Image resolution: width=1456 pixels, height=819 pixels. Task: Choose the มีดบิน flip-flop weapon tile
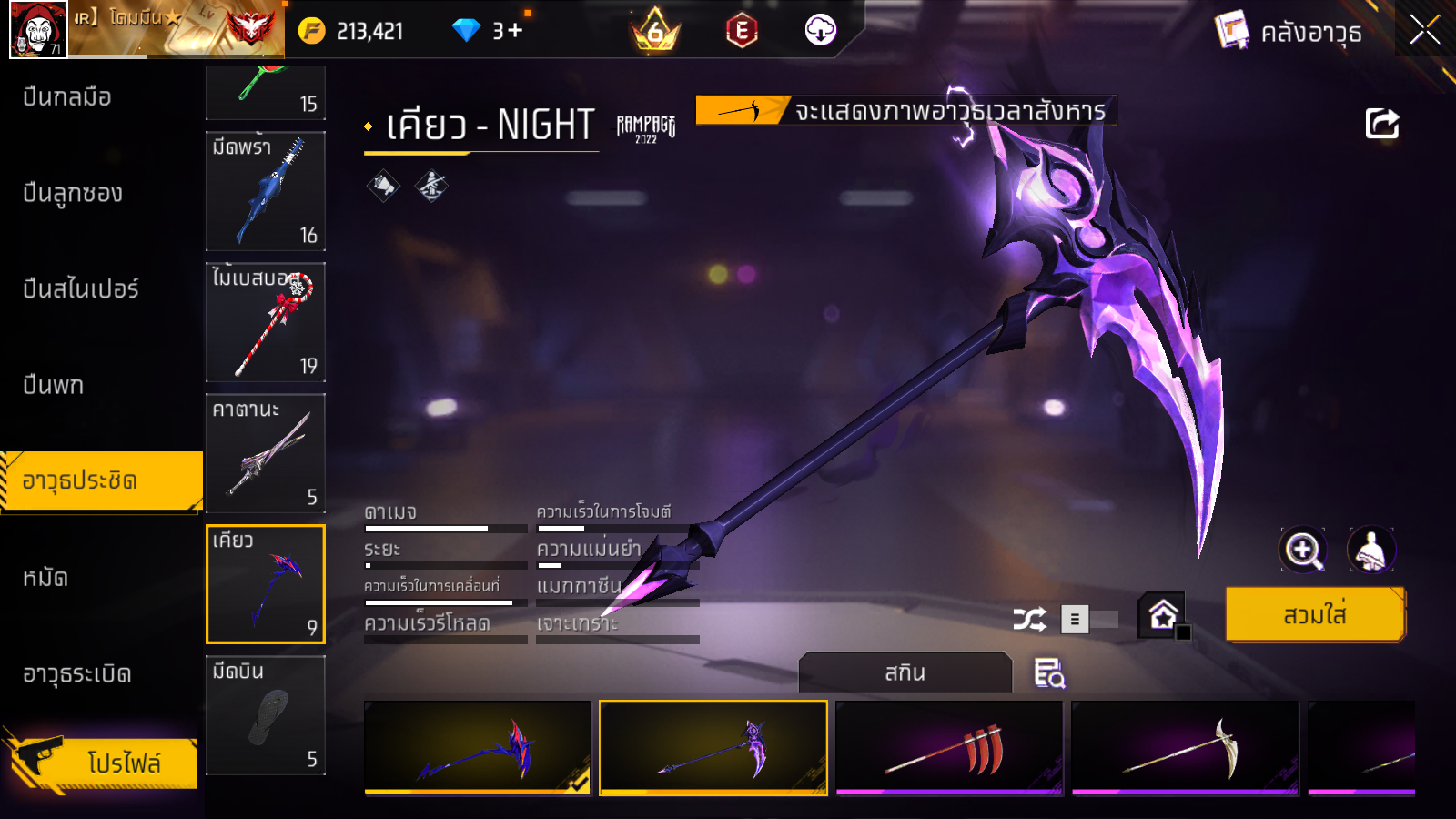coord(266,715)
